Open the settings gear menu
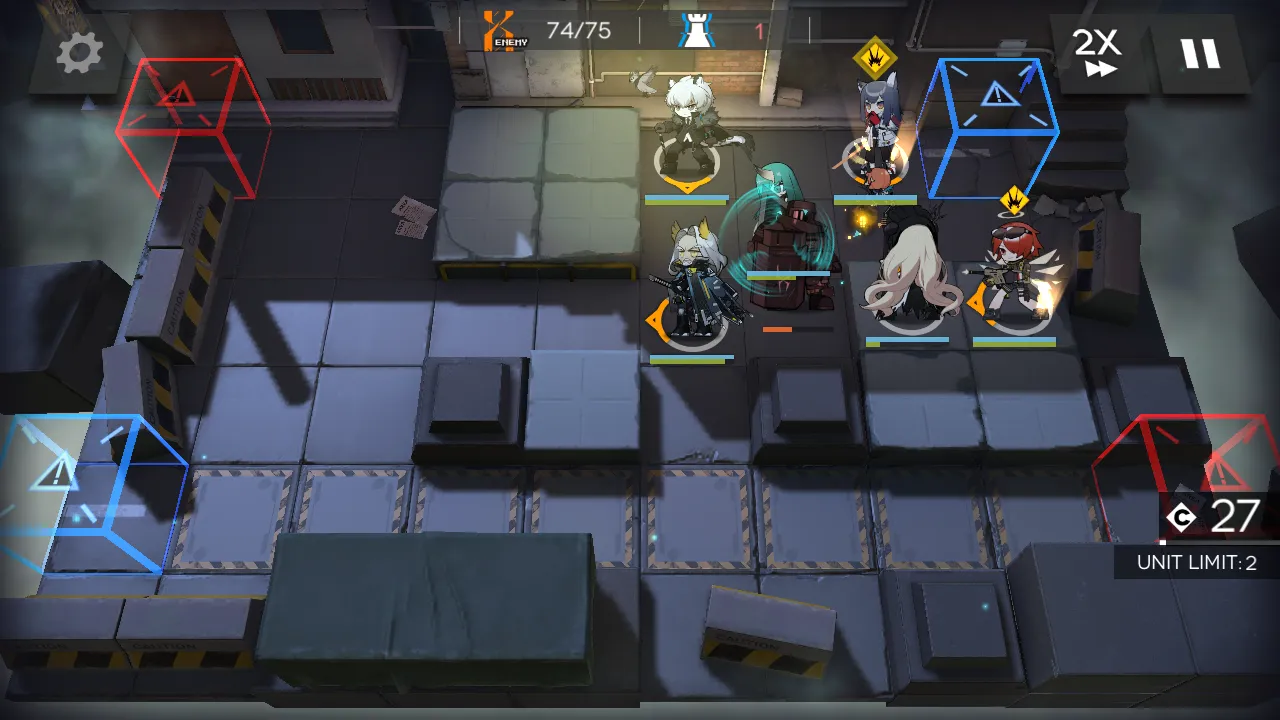The width and height of the screenshot is (1280, 720). pos(79,52)
